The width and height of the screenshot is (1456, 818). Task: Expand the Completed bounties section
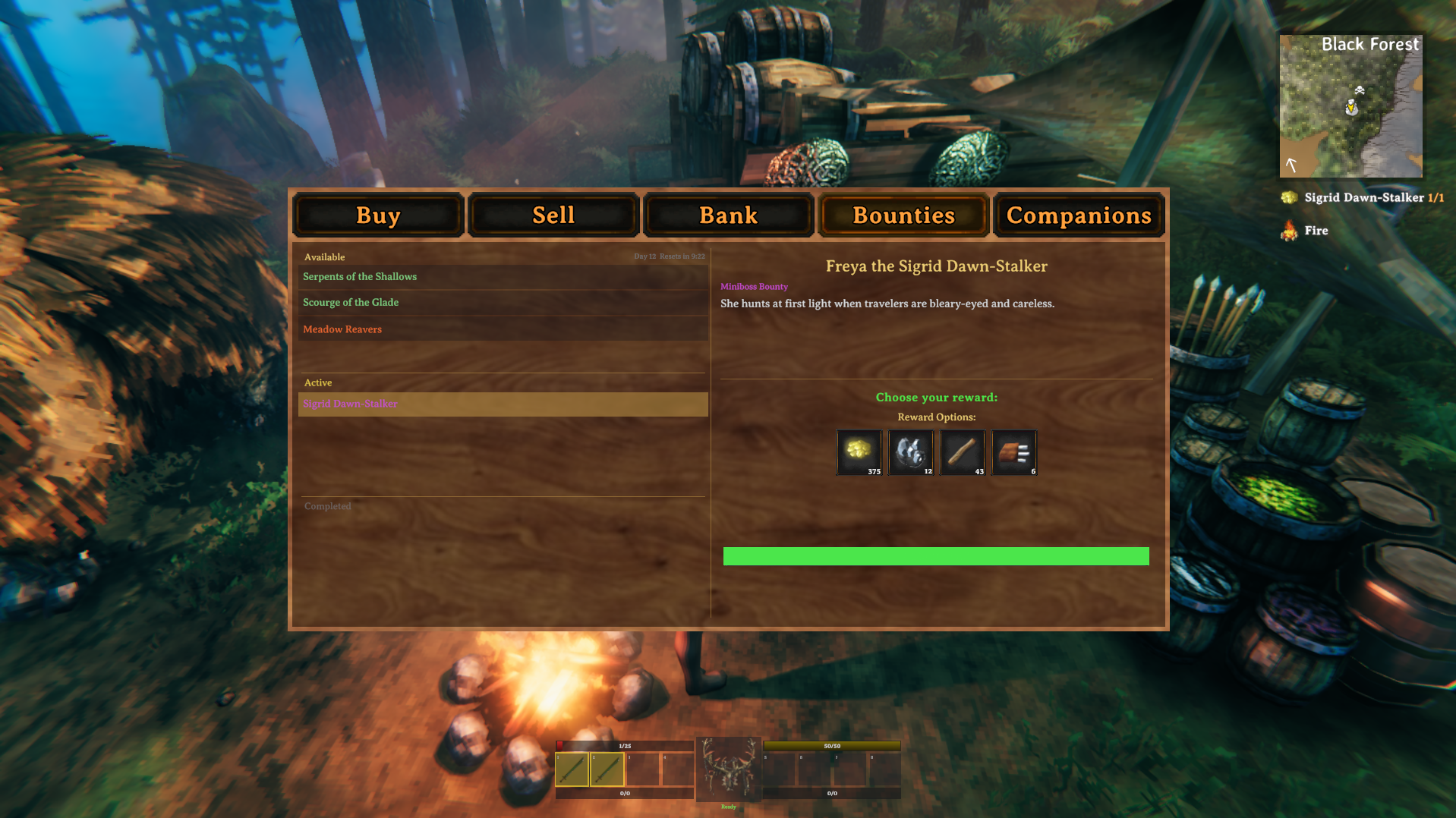point(327,506)
